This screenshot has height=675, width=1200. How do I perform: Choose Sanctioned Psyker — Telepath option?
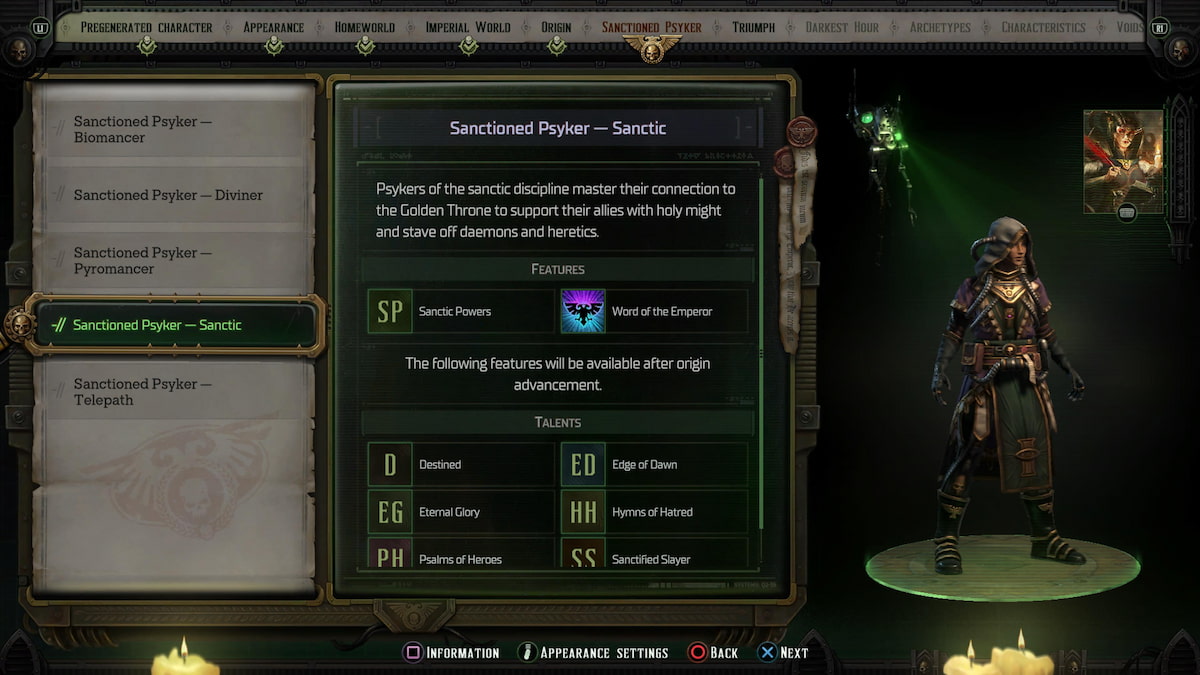(x=172, y=392)
